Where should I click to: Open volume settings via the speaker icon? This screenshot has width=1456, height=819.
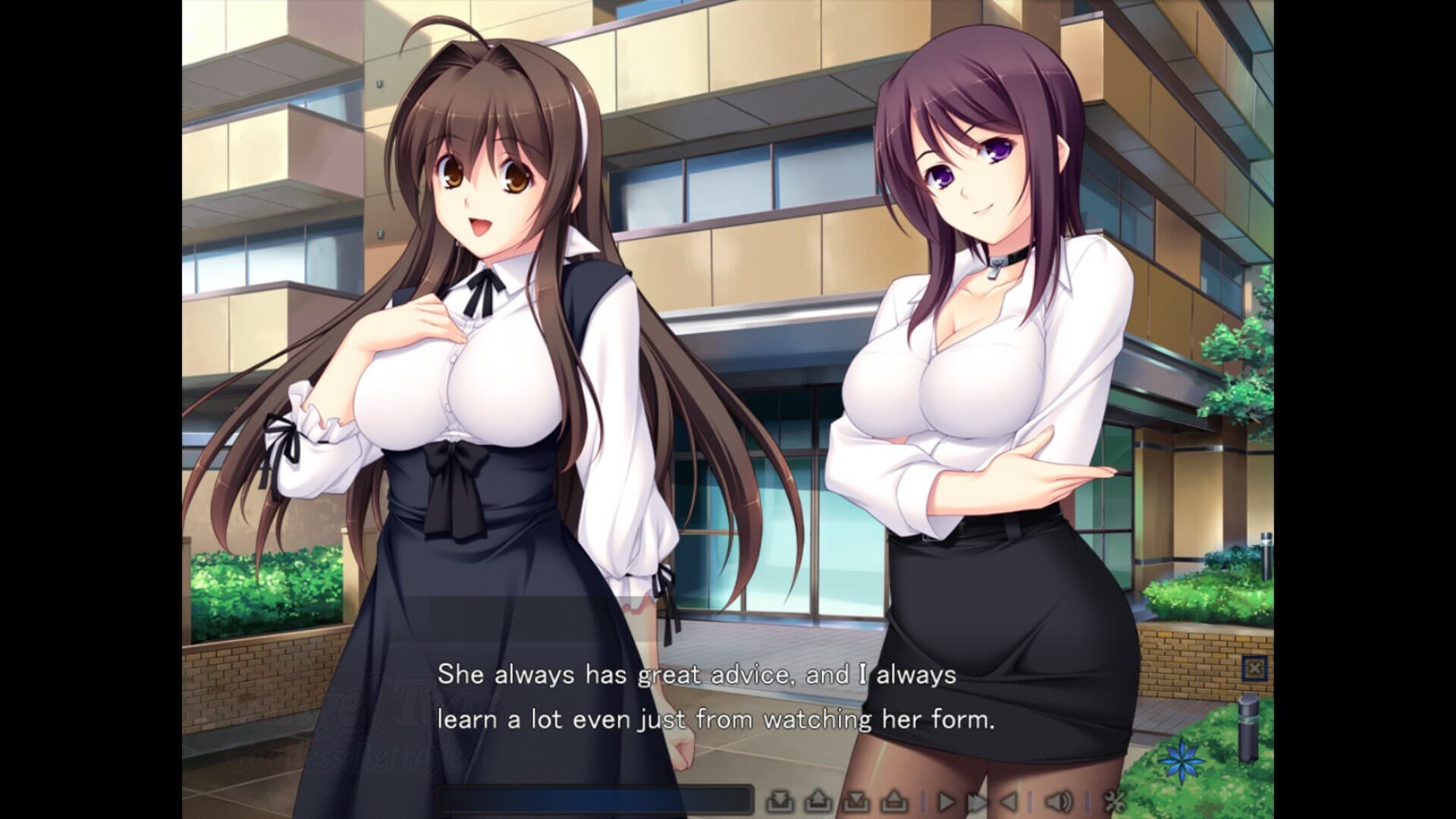(1059, 802)
